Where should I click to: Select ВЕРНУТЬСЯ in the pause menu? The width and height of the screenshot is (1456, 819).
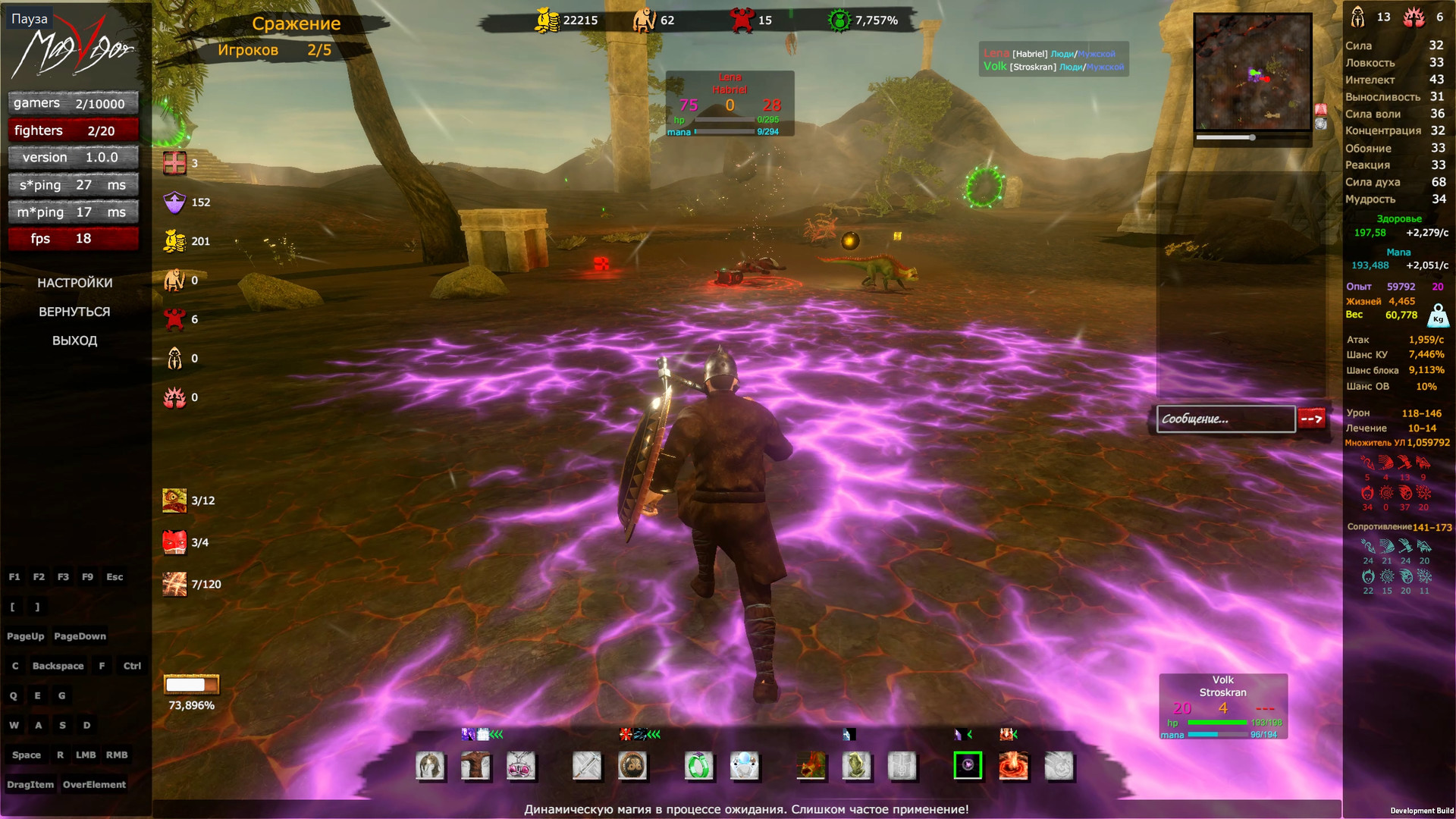pyautogui.click(x=75, y=312)
